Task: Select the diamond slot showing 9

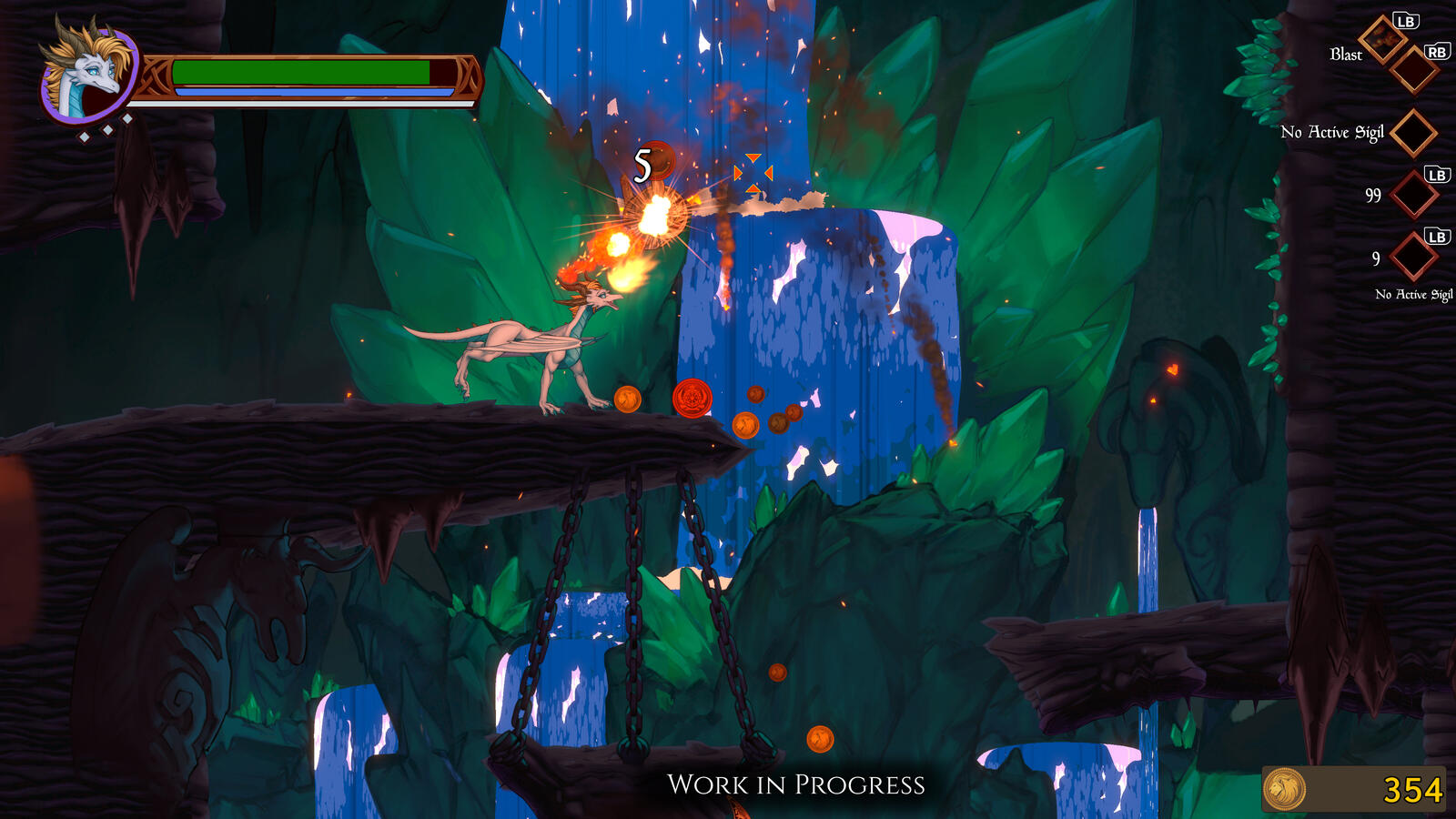Action: click(1414, 257)
